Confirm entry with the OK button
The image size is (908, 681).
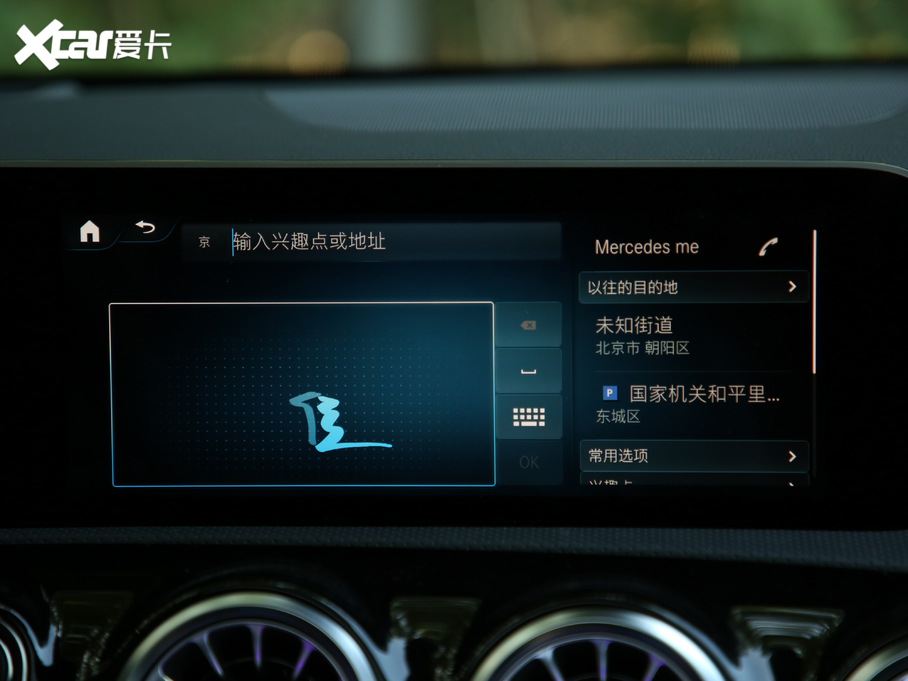(528, 462)
